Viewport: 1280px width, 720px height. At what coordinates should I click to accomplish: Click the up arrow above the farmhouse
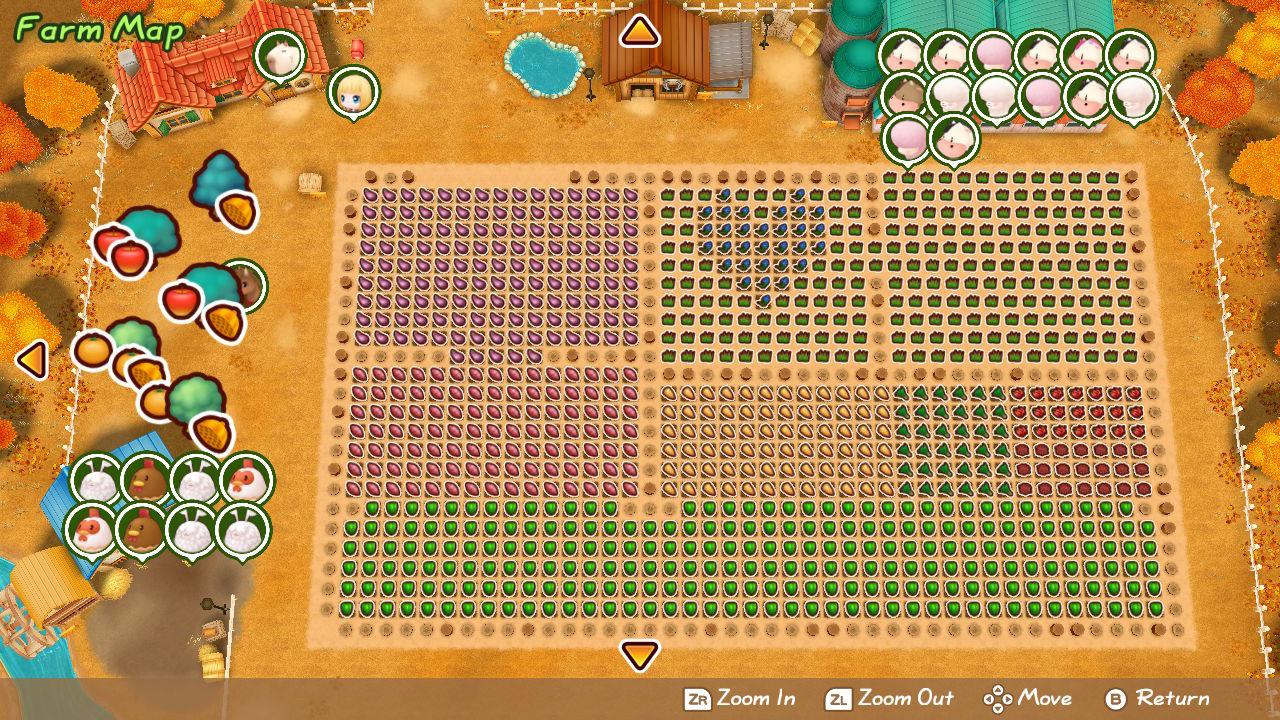[641, 33]
